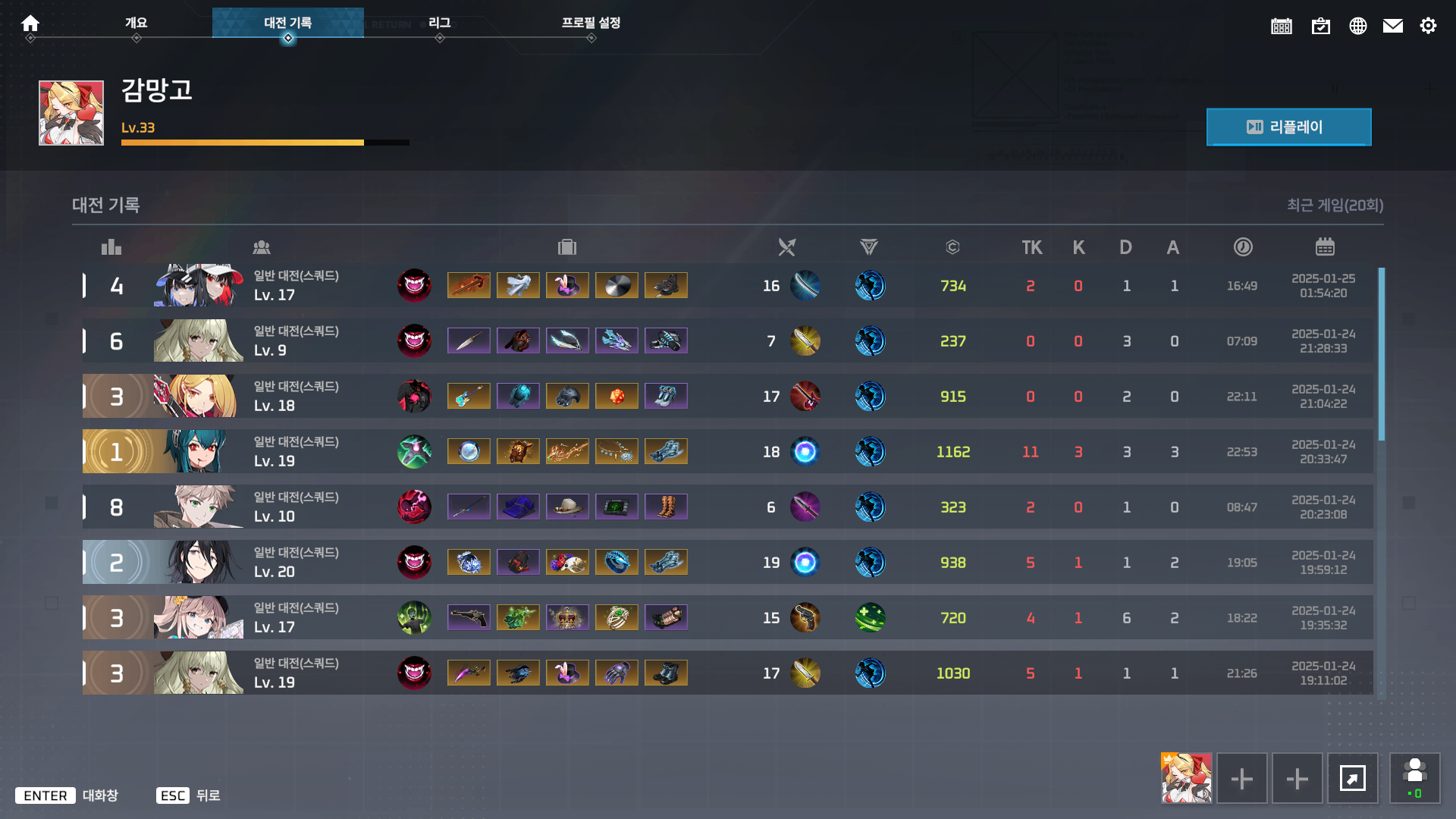Viewport: 1456px width, 819px height.
Task: Click the empty plus party slot
Action: tap(1242, 778)
